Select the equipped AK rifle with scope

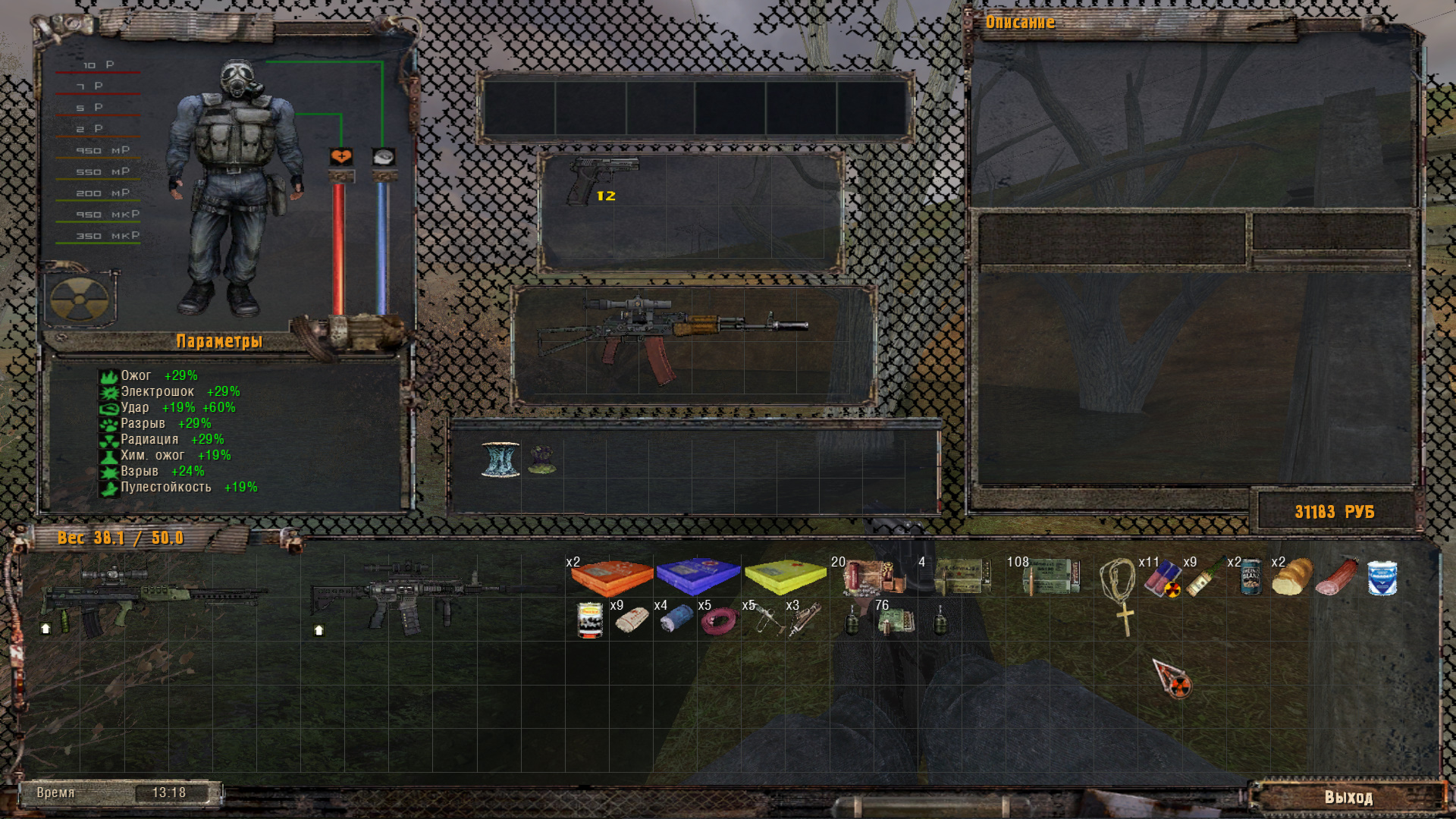click(671, 335)
